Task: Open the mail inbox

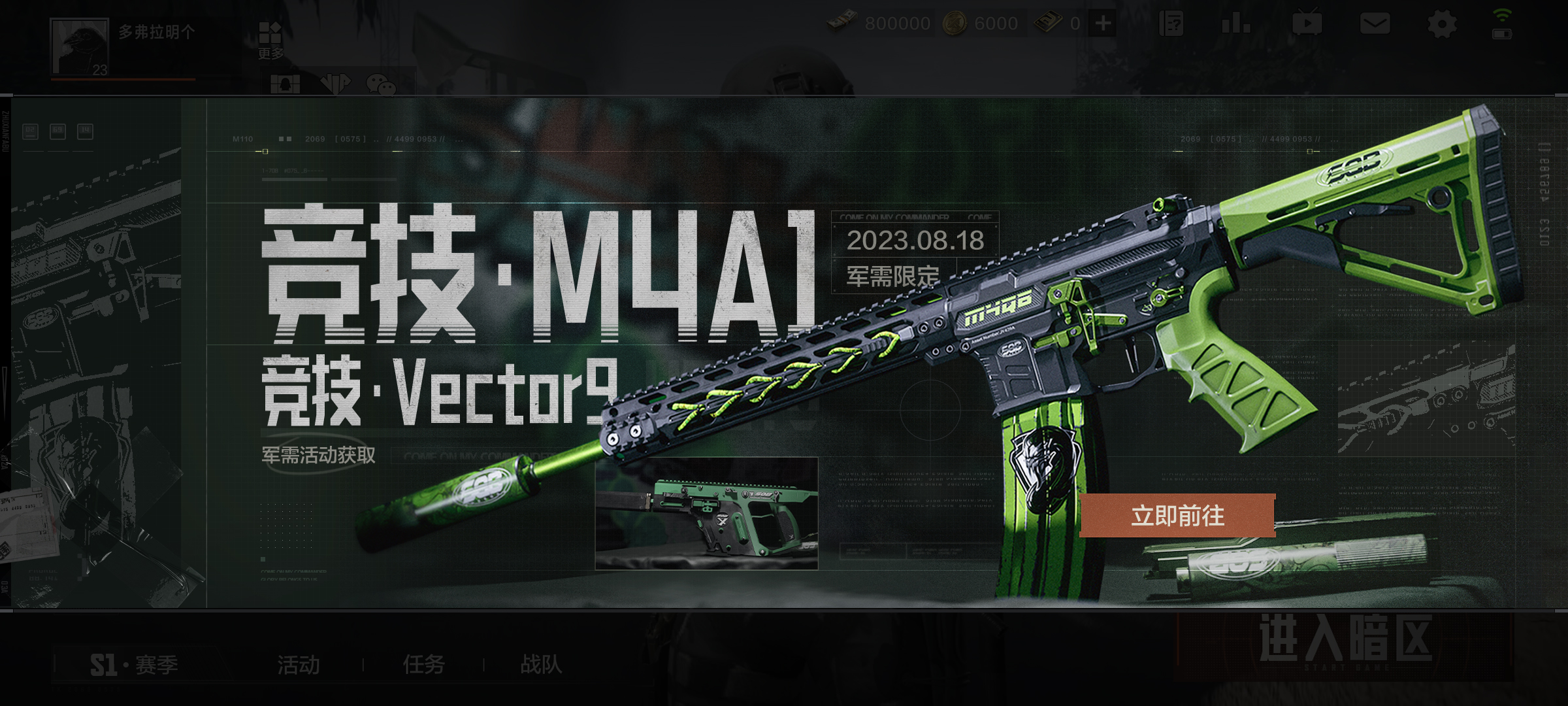Action: (1375, 24)
